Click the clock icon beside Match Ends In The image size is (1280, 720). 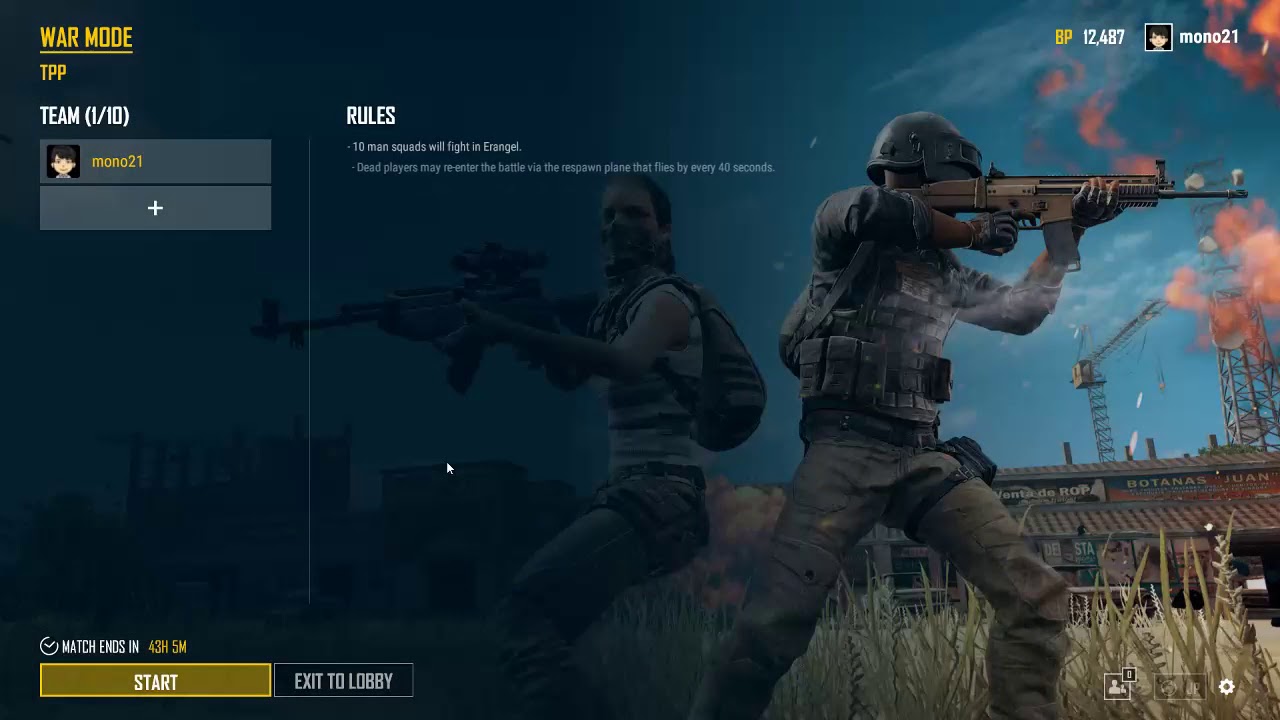point(47,647)
